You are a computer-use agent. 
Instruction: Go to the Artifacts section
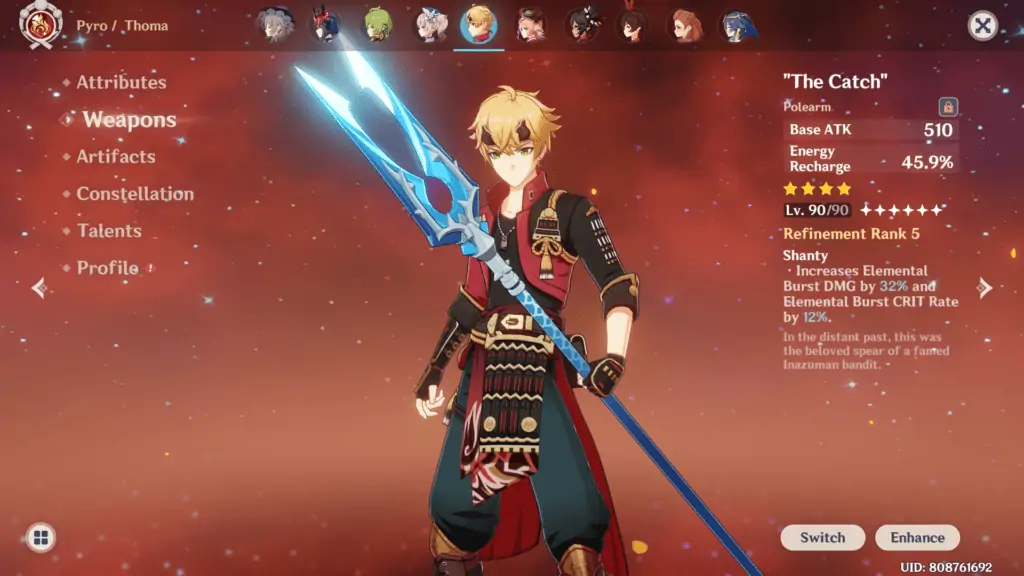click(116, 157)
